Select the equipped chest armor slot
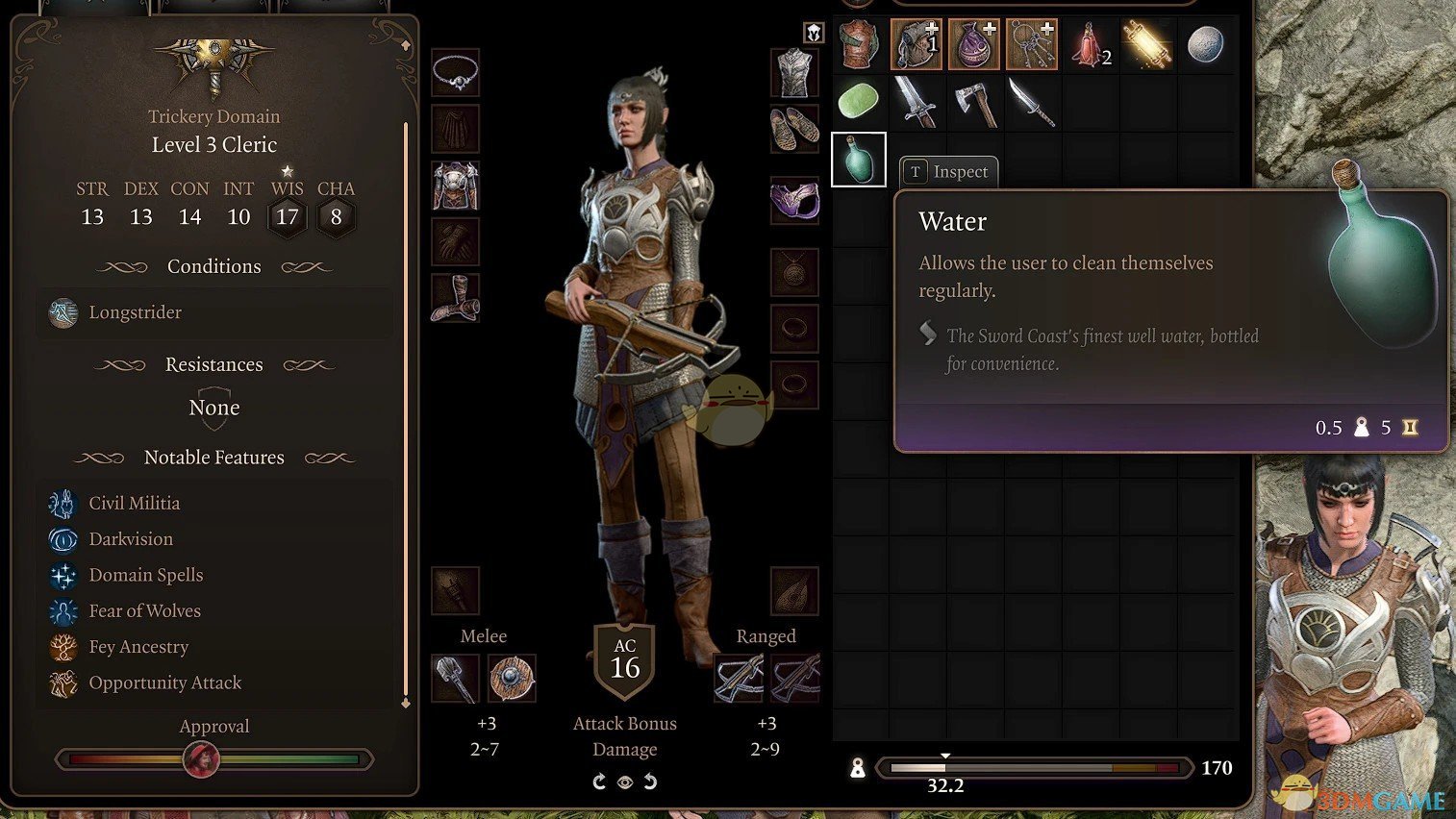The width and height of the screenshot is (1456, 819). coord(456,186)
